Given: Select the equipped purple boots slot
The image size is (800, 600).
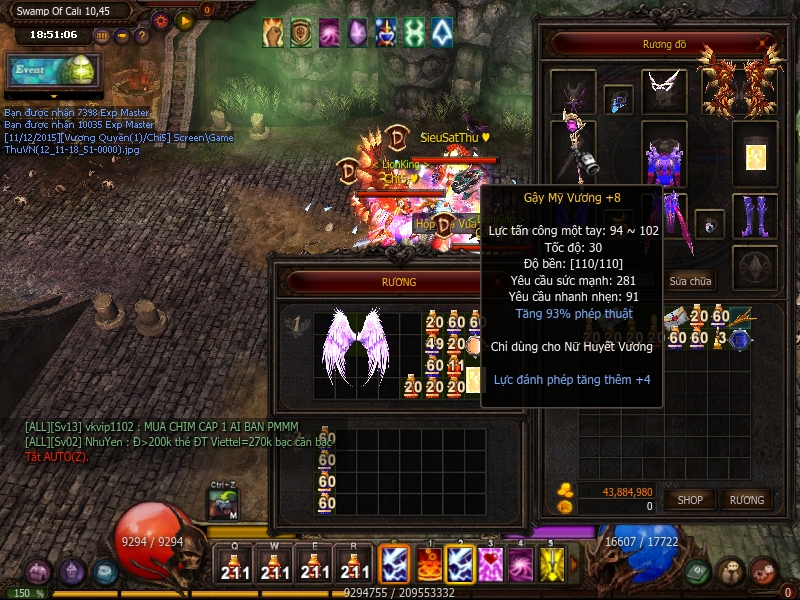Looking at the screenshot, I should click(x=754, y=215).
